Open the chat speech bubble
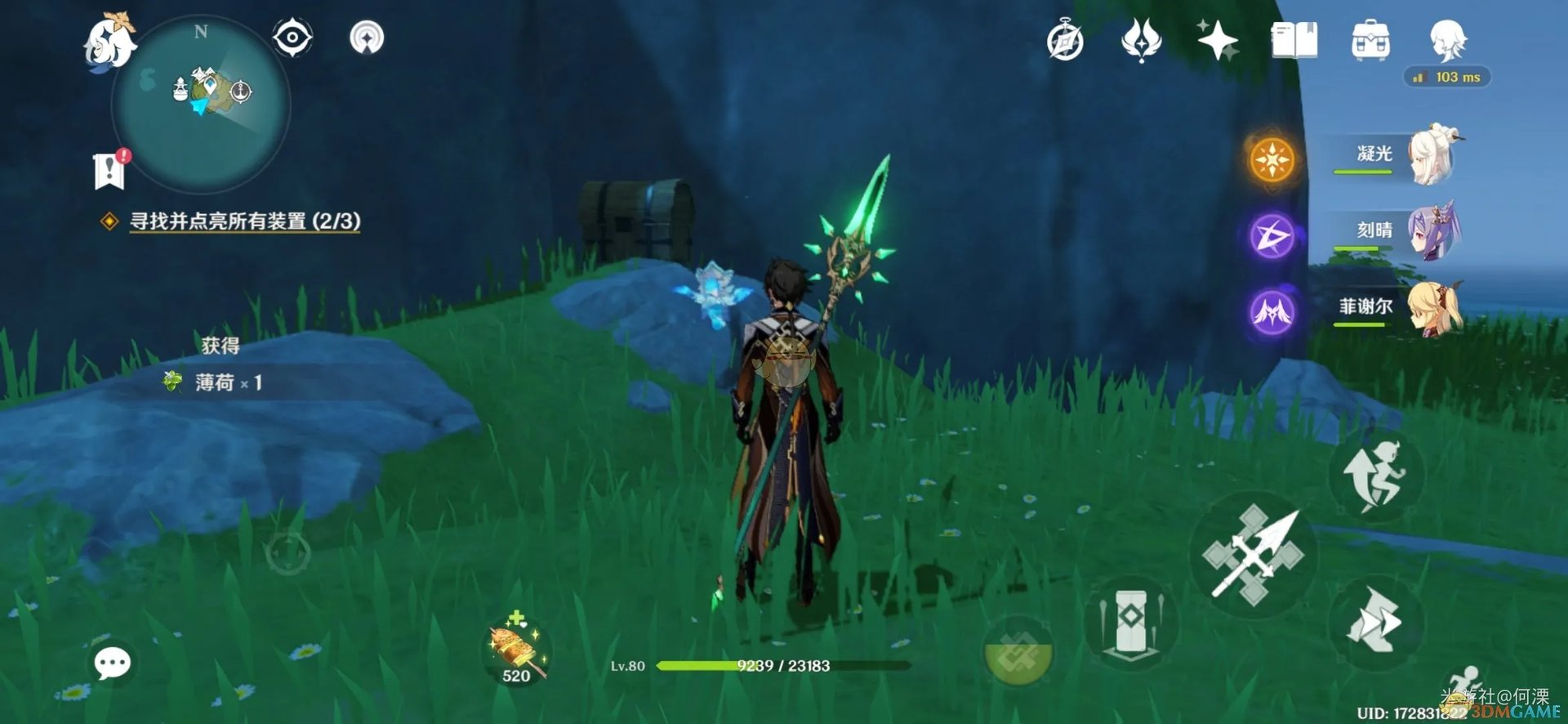The height and width of the screenshot is (724, 1568). [x=112, y=663]
